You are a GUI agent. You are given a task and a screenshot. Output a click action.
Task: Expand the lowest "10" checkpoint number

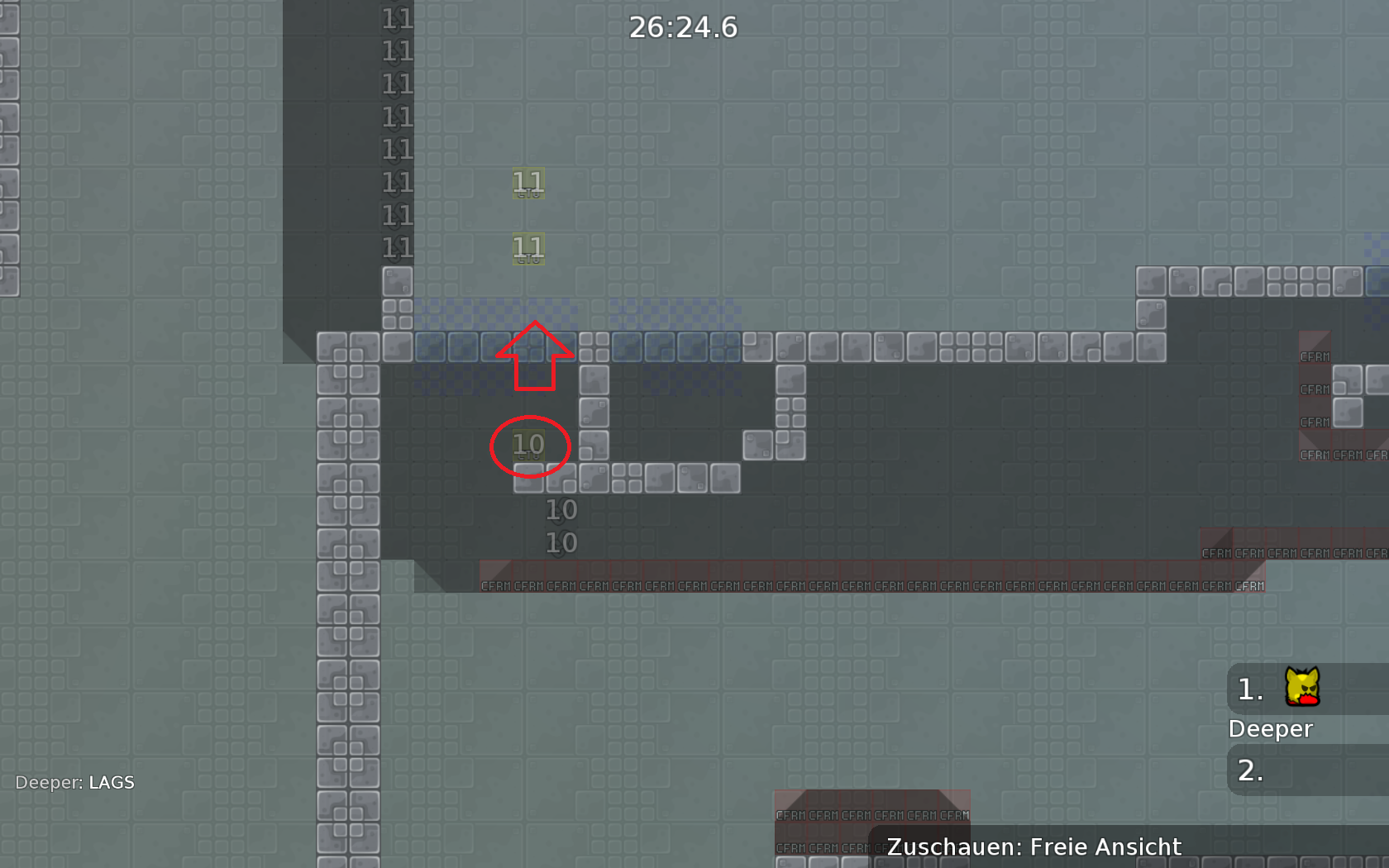point(561,543)
